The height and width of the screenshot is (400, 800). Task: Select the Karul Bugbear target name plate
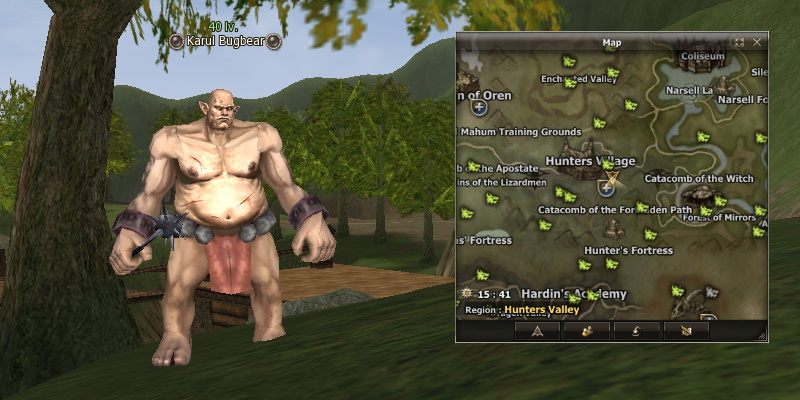point(224,41)
